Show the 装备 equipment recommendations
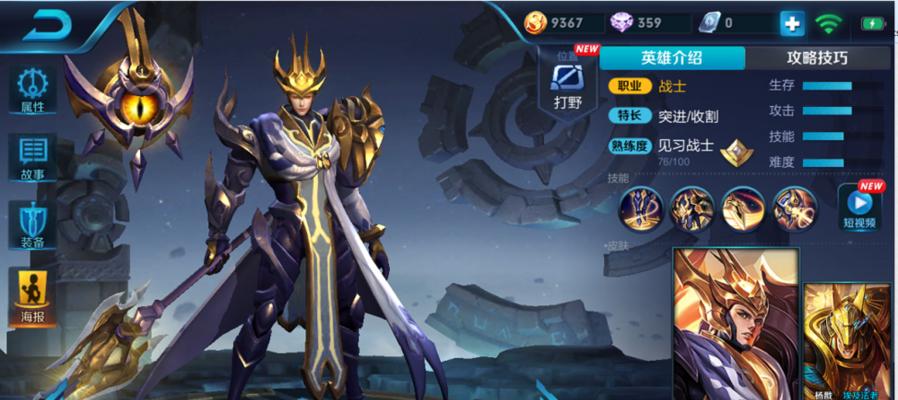Image resolution: width=898 pixels, height=400 pixels. pos(32,224)
